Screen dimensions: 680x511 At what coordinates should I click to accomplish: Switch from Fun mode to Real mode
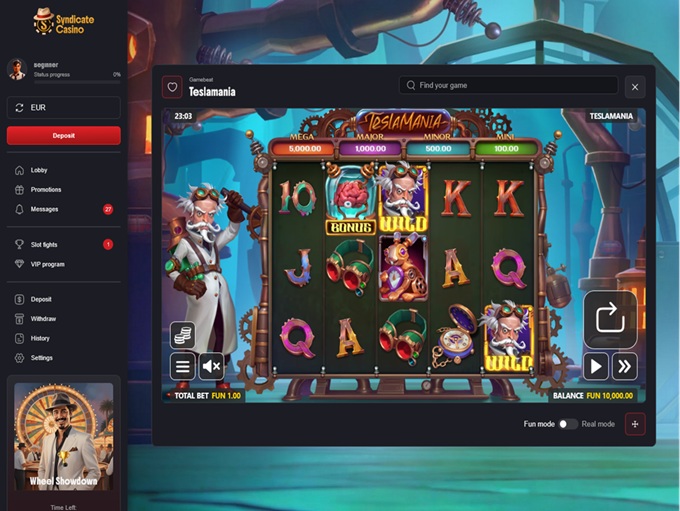(x=567, y=424)
